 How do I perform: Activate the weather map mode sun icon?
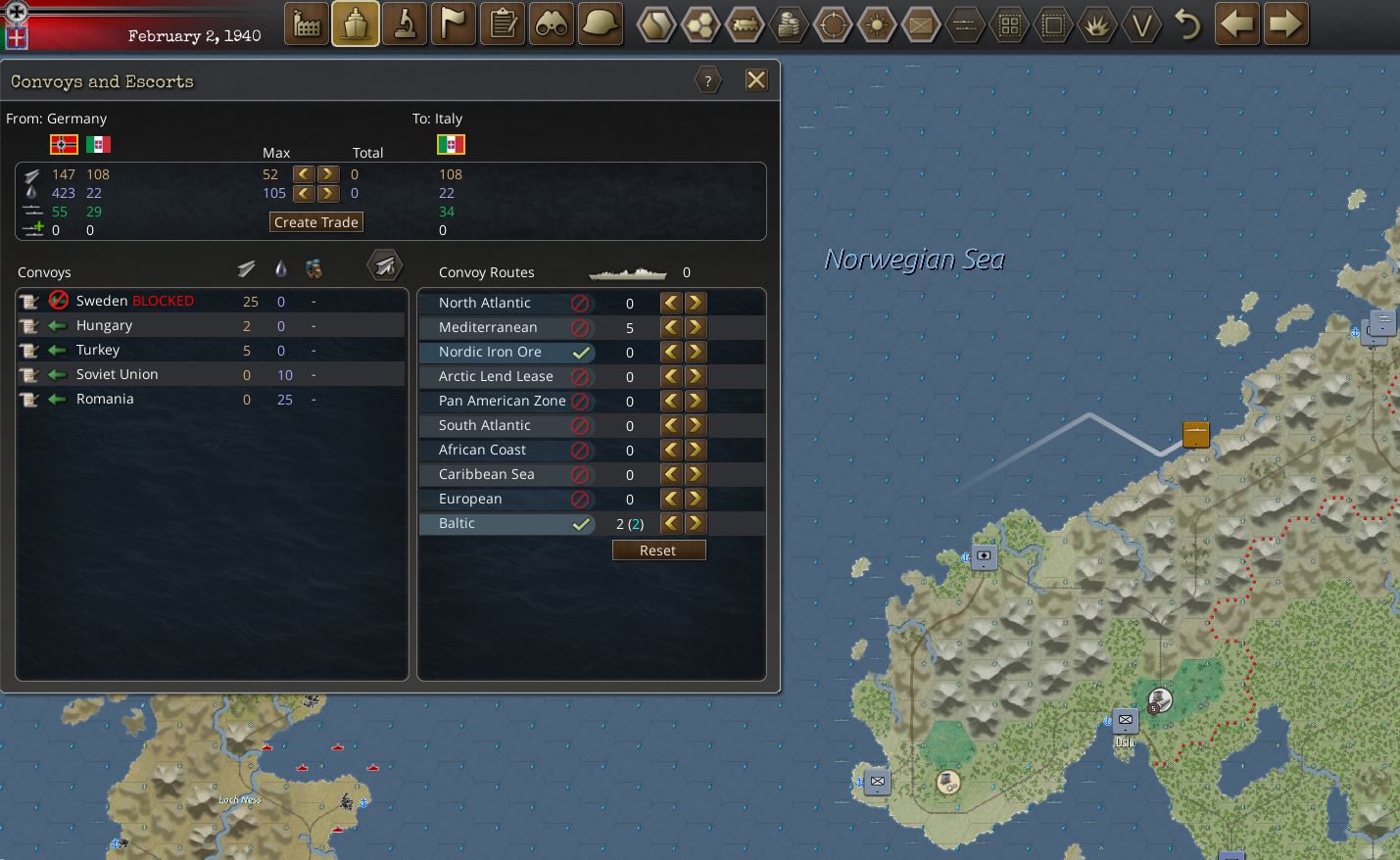876,24
